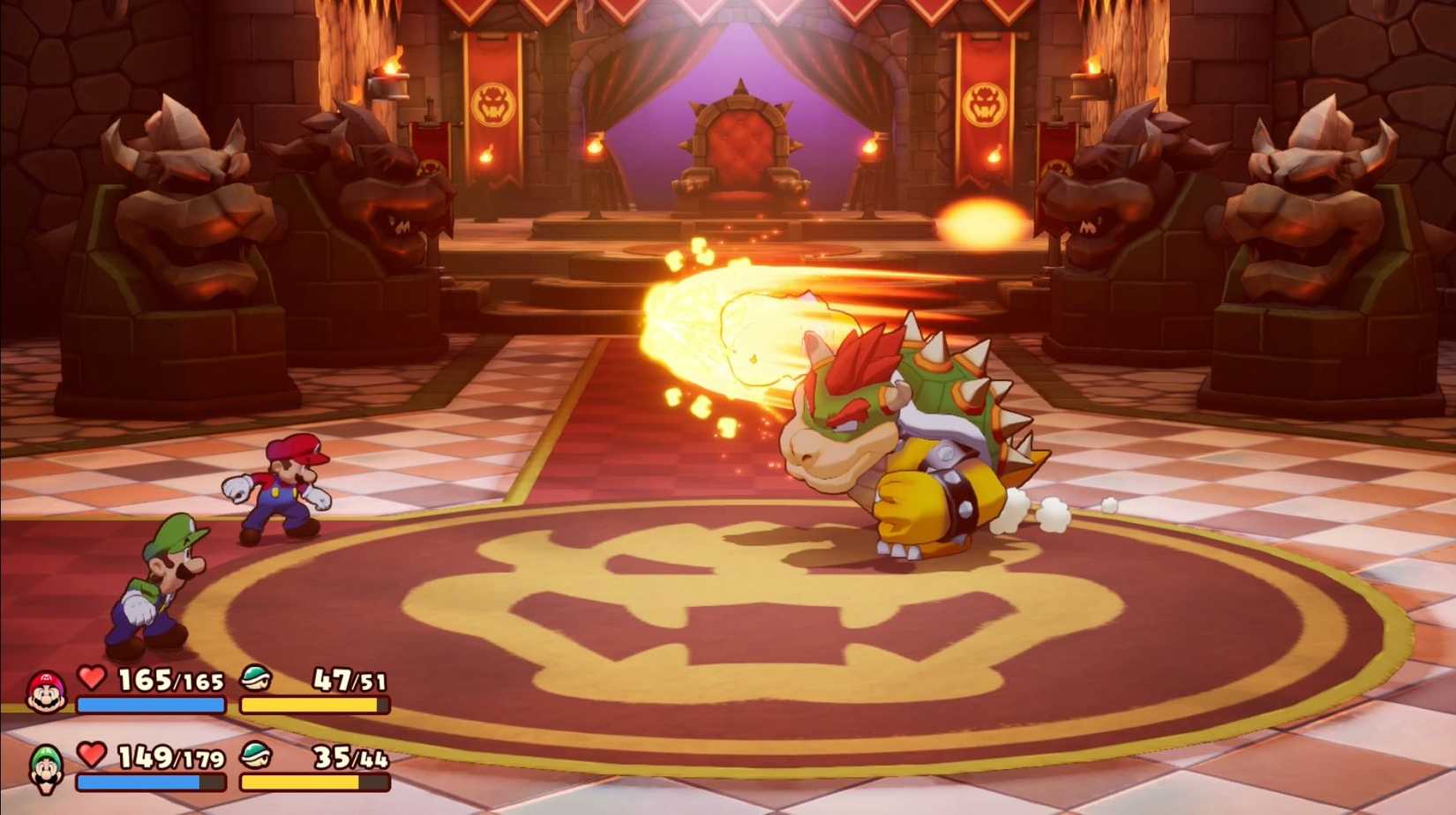1456x815 pixels.
Task: Select Mario standing in battle stance
Action: pos(282,490)
